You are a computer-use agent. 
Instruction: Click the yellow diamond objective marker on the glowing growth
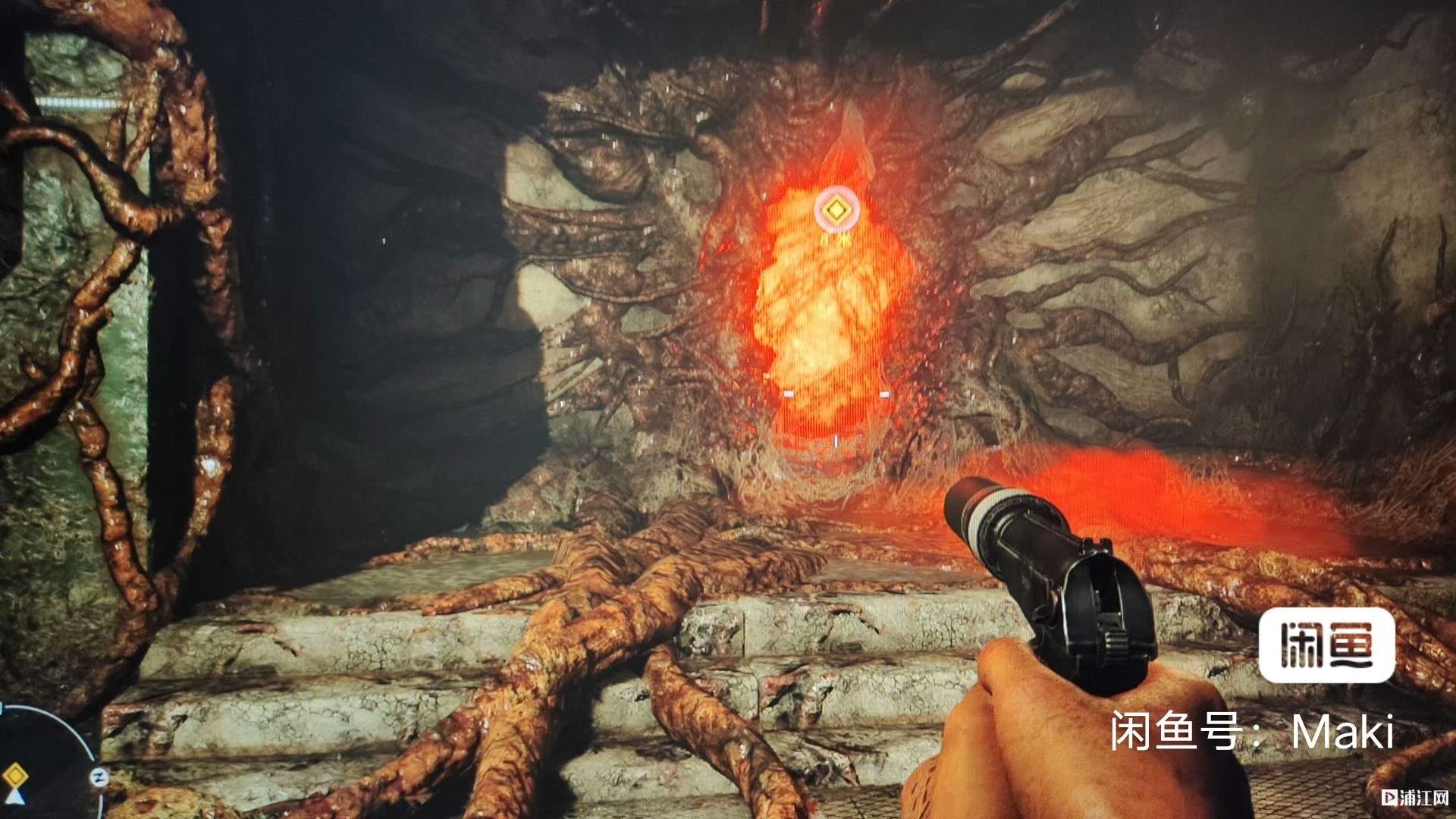pyautogui.click(x=836, y=209)
